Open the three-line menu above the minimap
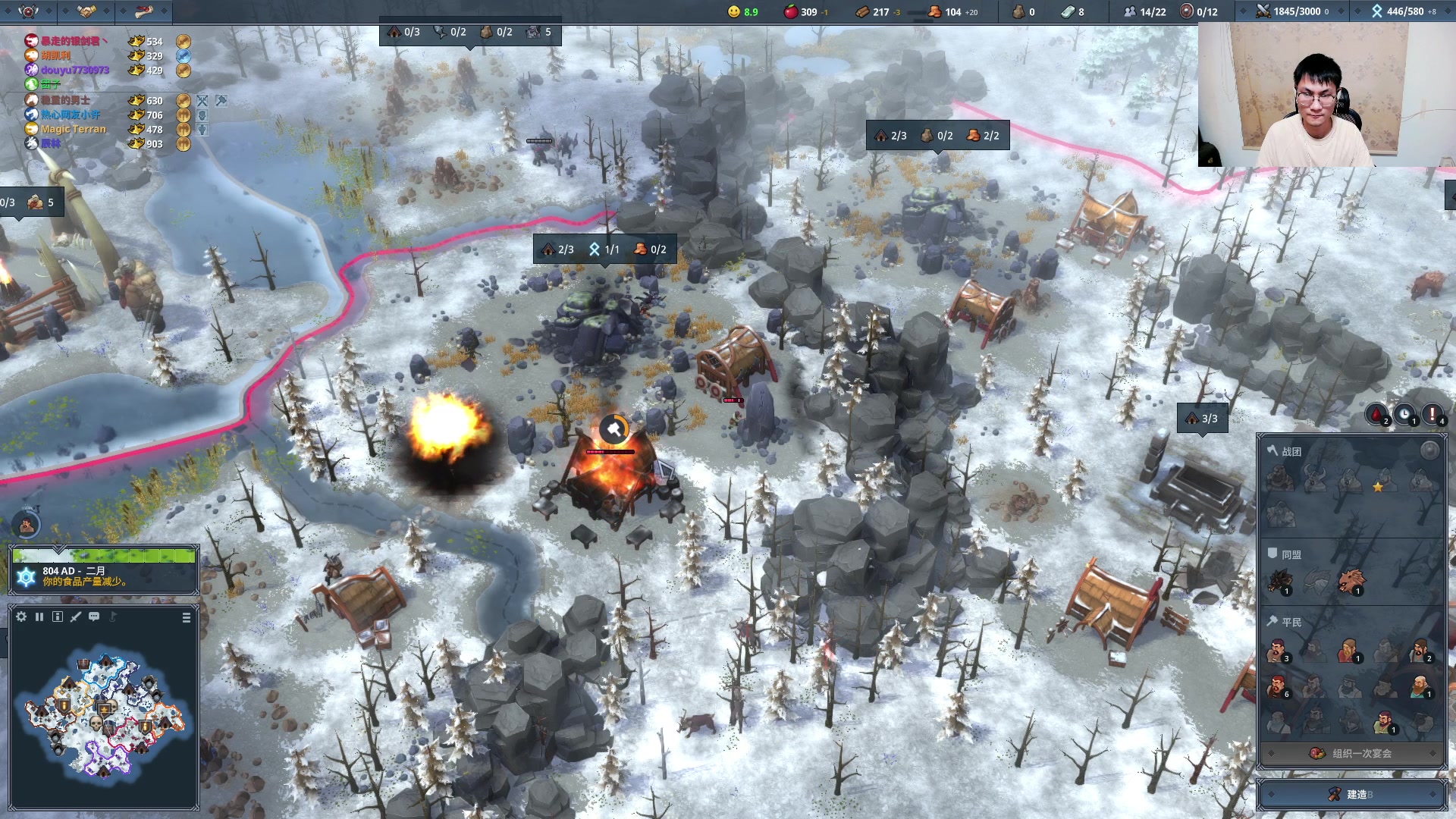Viewport: 1456px width, 819px height. click(187, 618)
